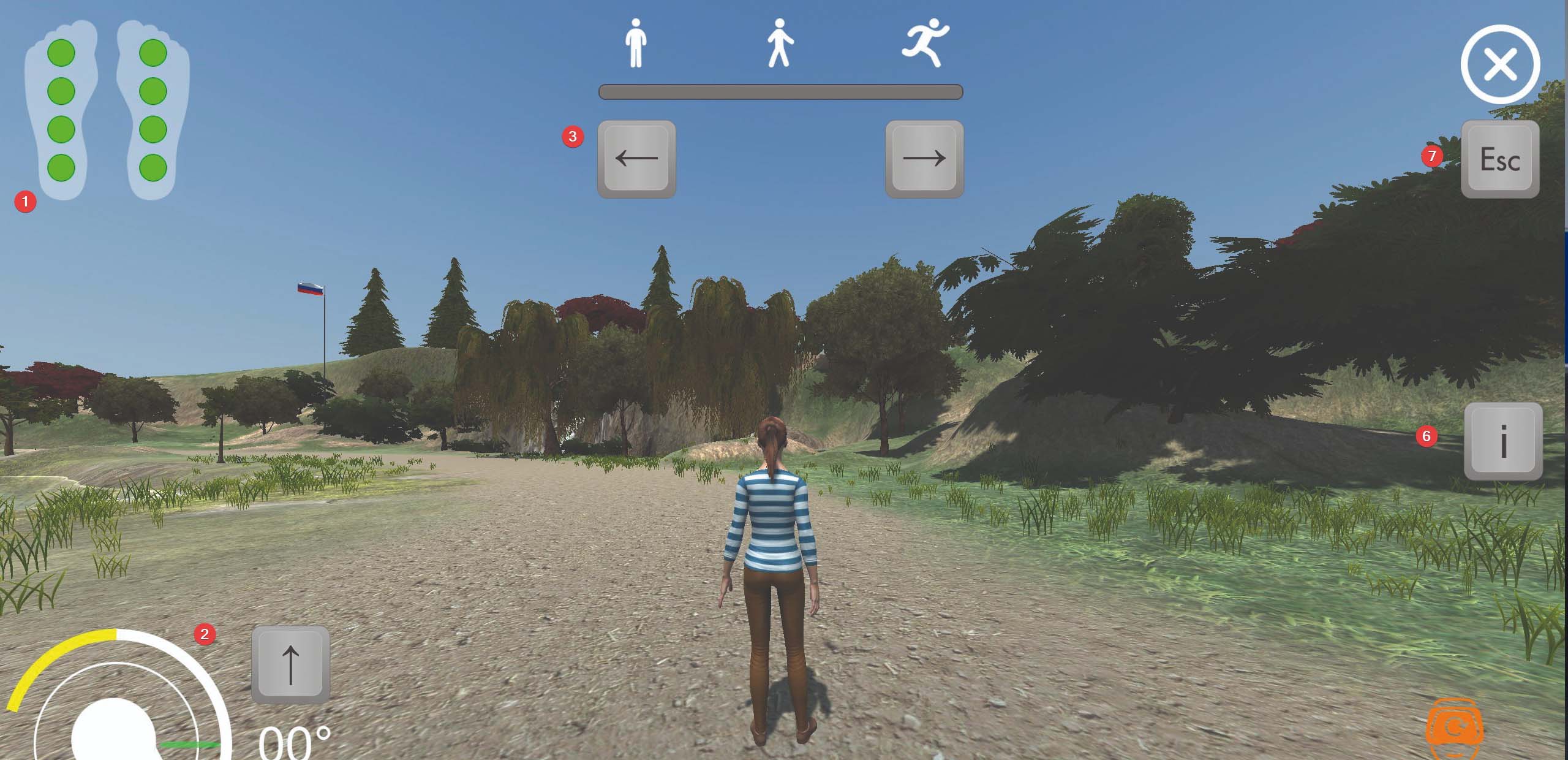Choose the walking figure speed icon
This screenshot has width=1568, height=760.
779,42
